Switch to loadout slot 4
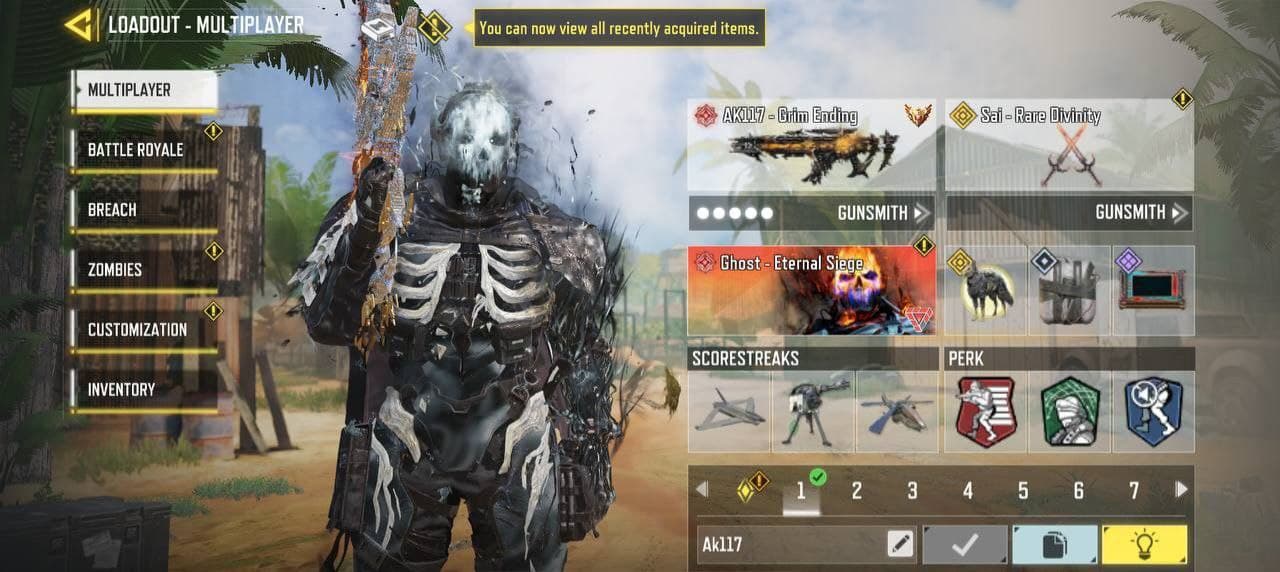The image size is (1280, 572). click(967, 490)
